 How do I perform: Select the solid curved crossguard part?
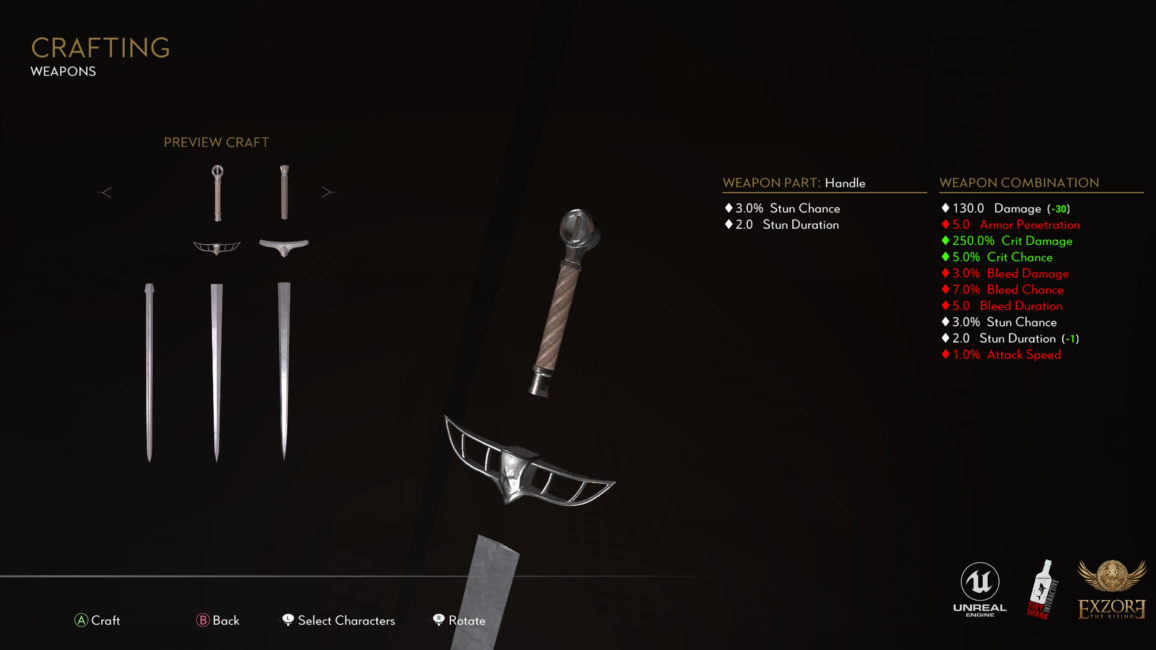[284, 245]
